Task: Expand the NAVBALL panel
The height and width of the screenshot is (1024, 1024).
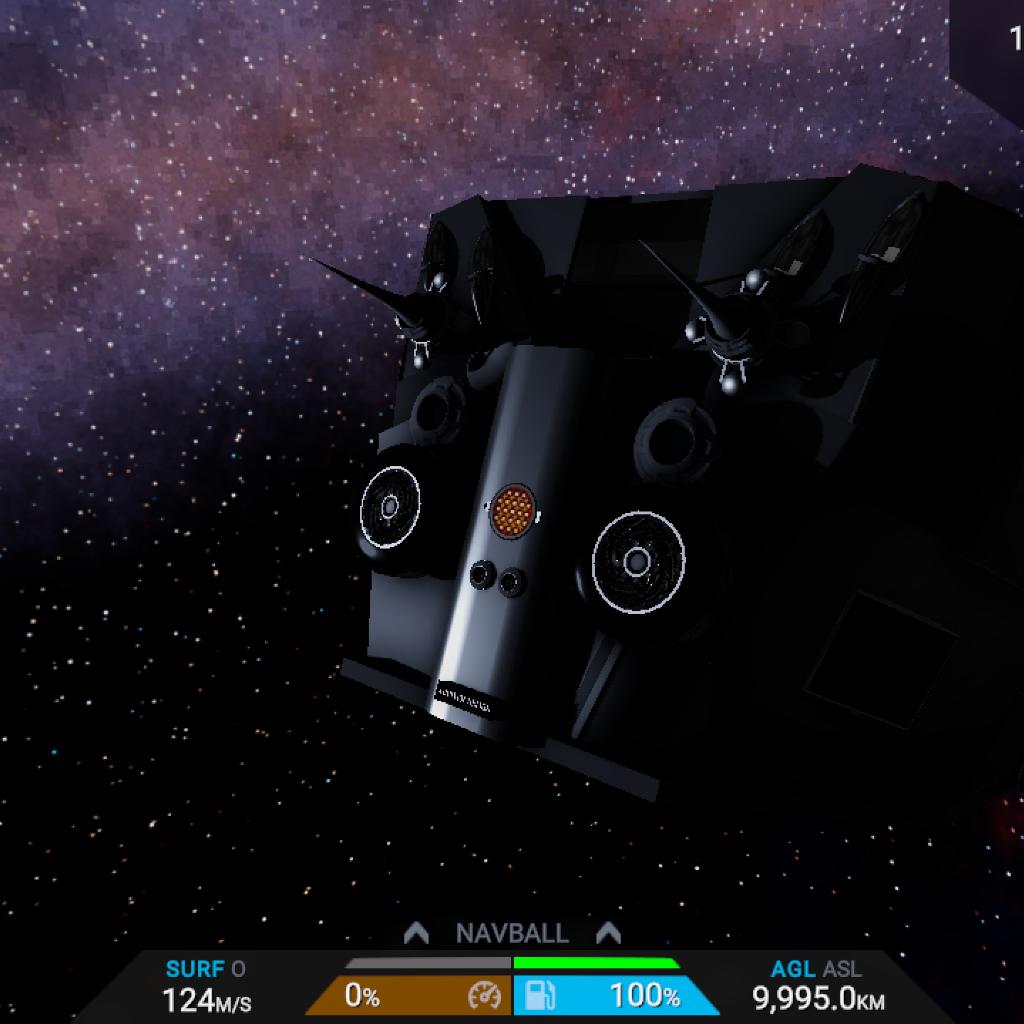Action: coord(512,934)
